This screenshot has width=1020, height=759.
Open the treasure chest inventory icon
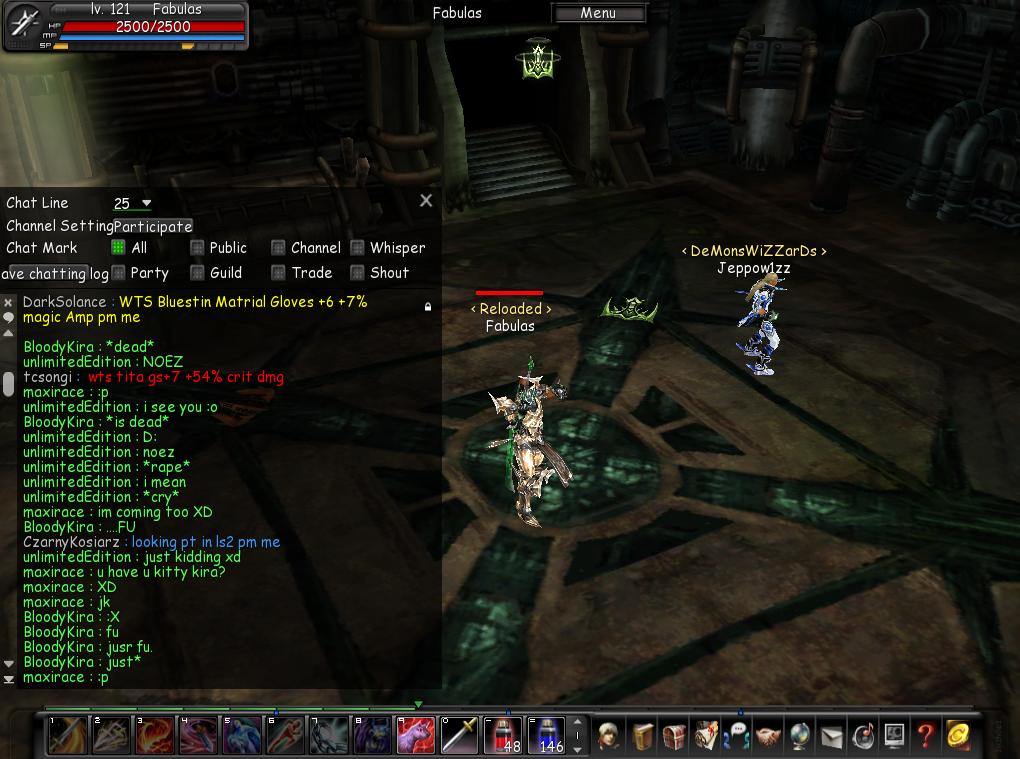674,736
